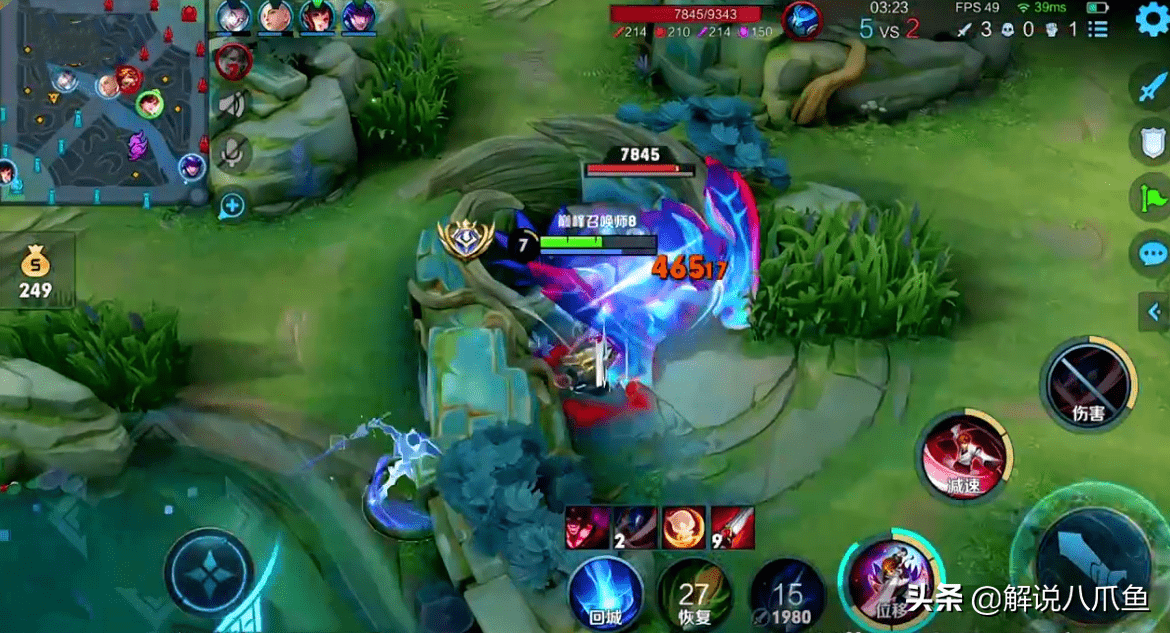Viewport: 1170px width, 633px height.
Task: Toggle the muted microphone icon
Action: [233, 152]
